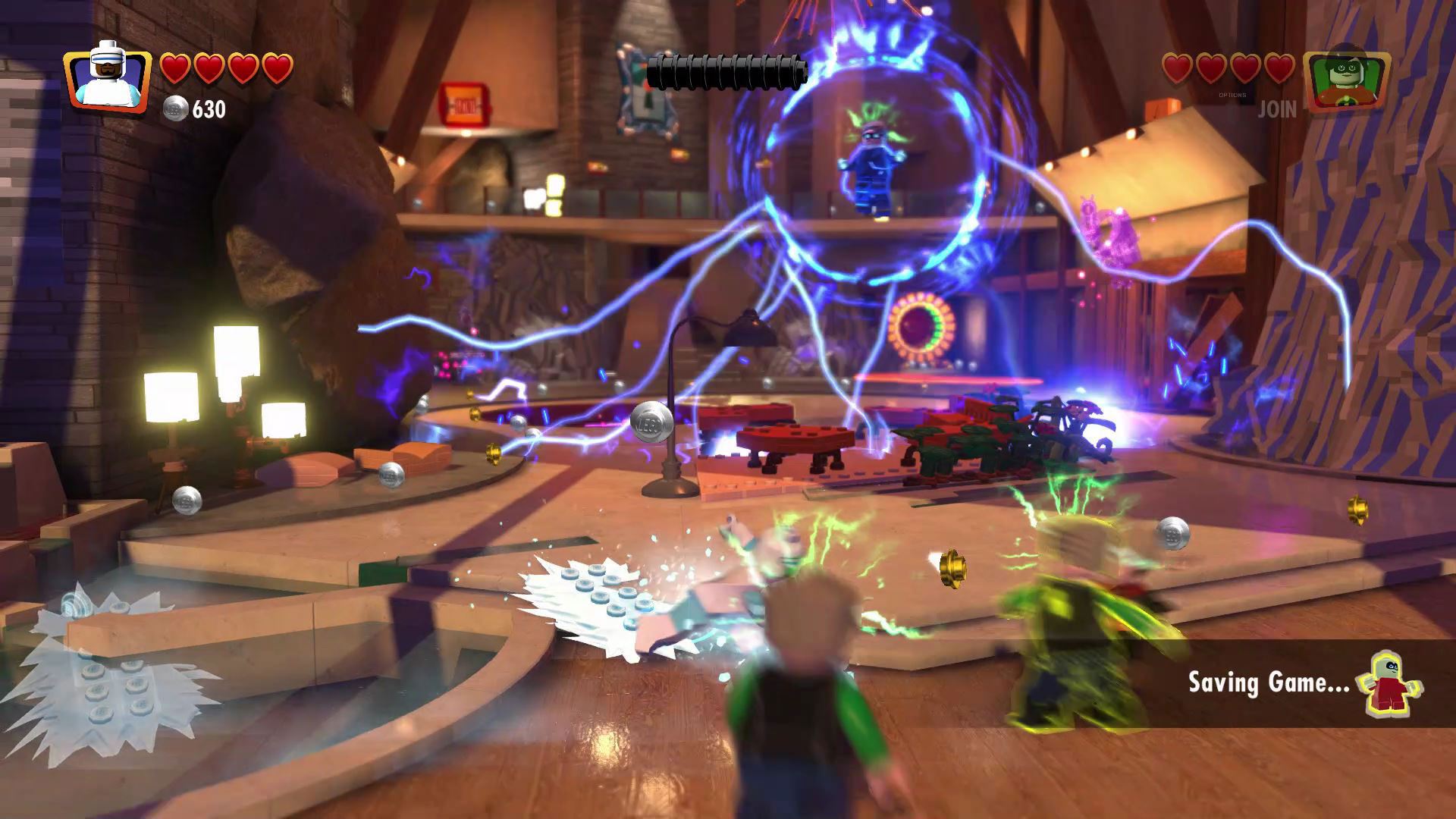Click the Saving Game character icon
1456x819 pixels.
1394,682
